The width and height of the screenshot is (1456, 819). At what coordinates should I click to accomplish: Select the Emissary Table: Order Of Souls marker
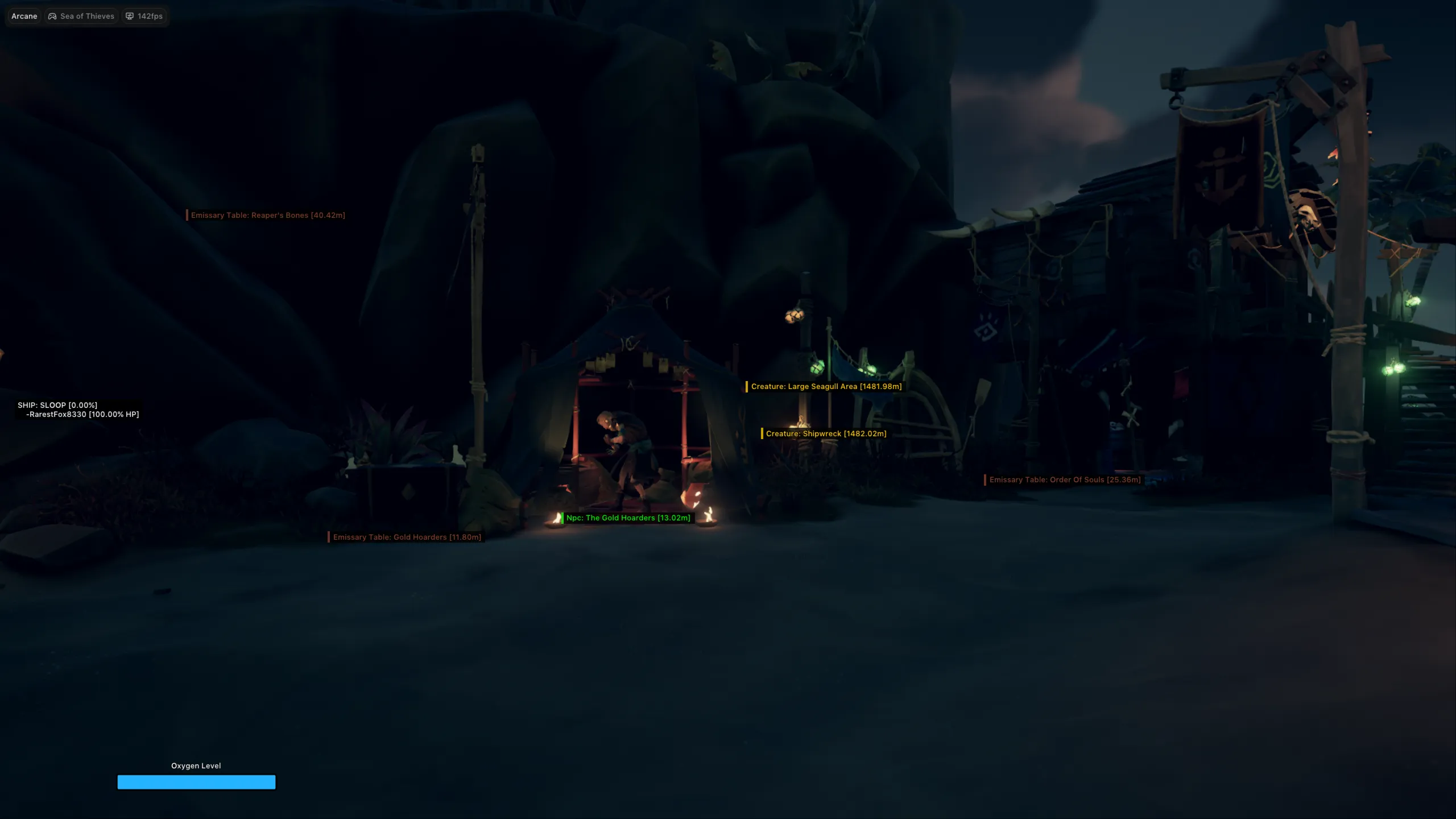(1064, 479)
